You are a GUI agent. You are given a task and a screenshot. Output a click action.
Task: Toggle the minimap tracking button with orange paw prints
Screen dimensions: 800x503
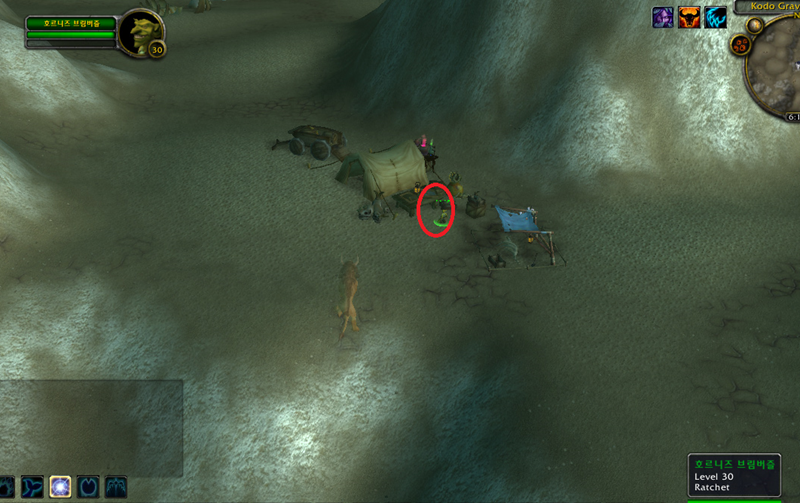pos(741,45)
